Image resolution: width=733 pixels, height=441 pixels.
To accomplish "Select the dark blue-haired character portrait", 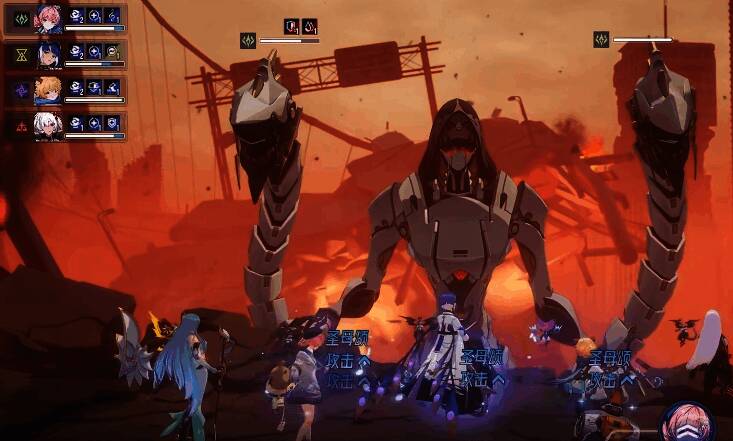I will [49, 54].
